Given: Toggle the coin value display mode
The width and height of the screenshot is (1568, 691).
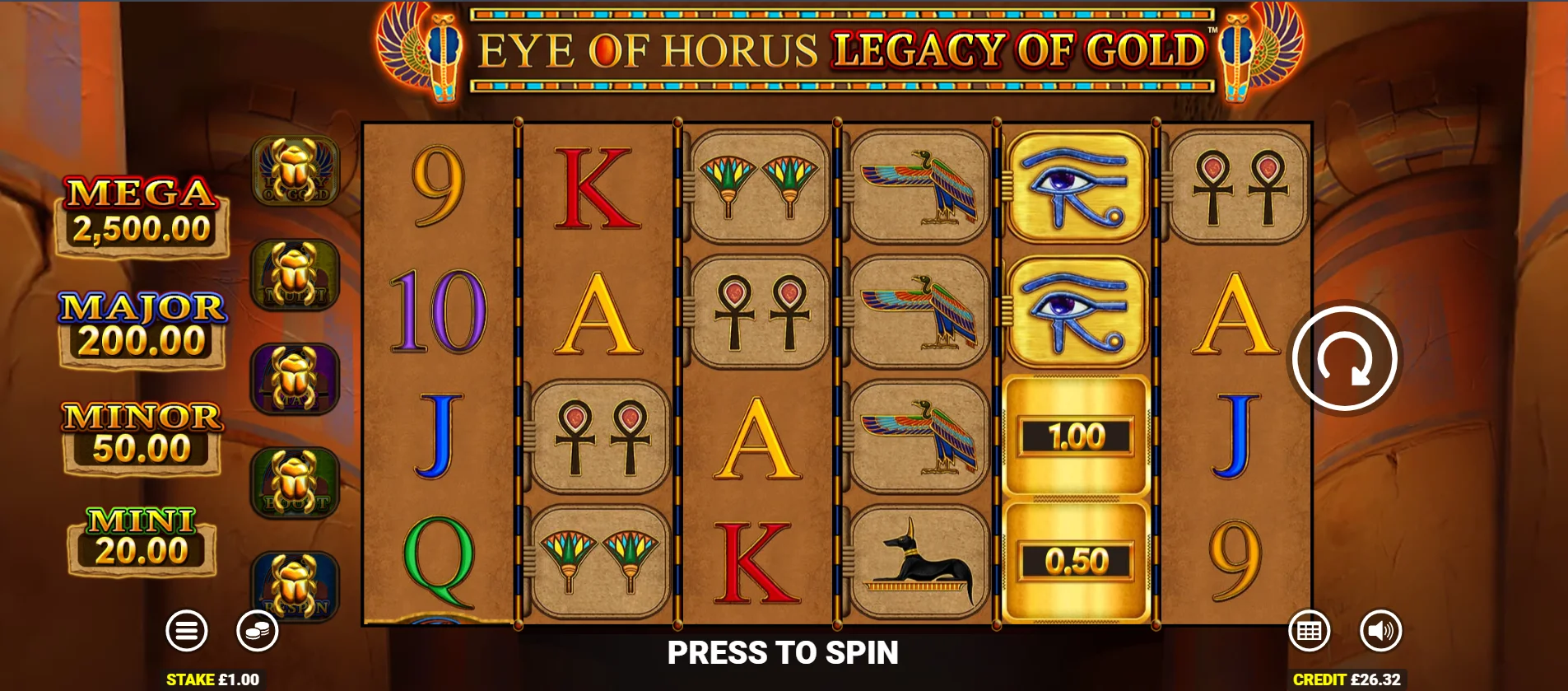Looking at the screenshot, I should 258,631.
